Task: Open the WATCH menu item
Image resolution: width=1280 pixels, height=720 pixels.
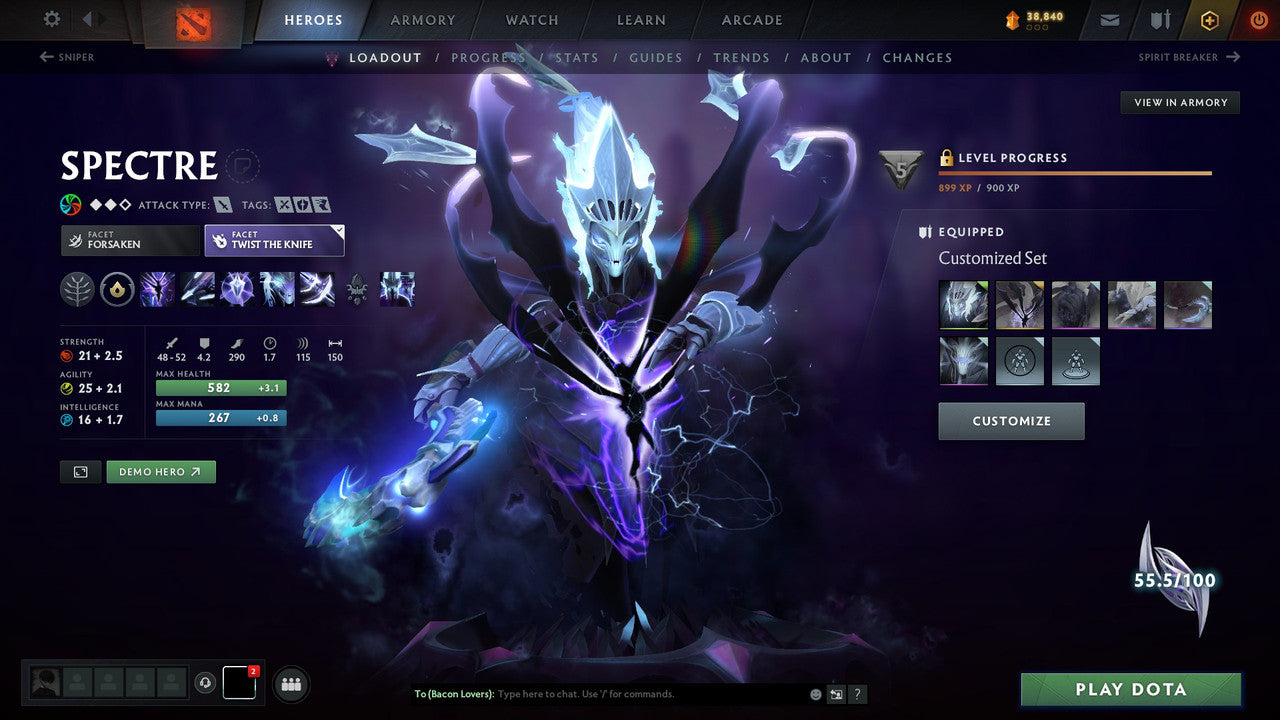Action: coord(531,20)
